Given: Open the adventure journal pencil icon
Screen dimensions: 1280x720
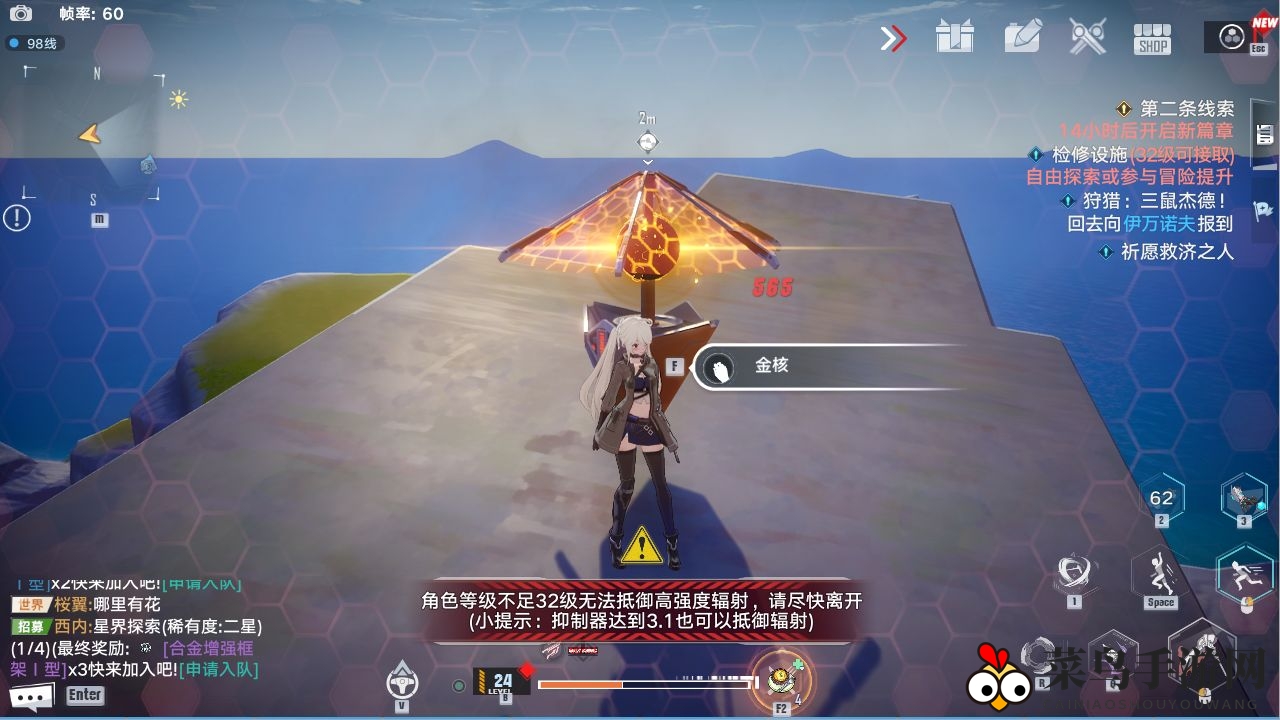Looking at the screenshot, I should coord(1021,37).
